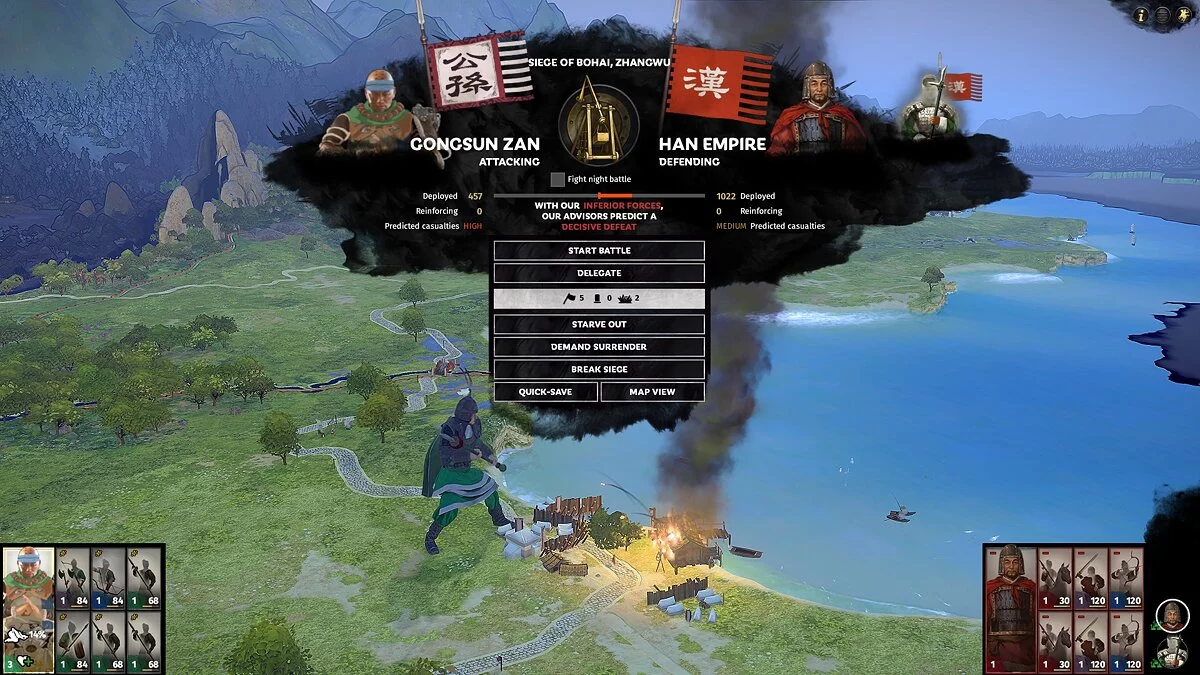Image resolution: width=1200 pixels, height=675 pixels.
Task: Choose the Starve Out option
Action: coord(599,325)
